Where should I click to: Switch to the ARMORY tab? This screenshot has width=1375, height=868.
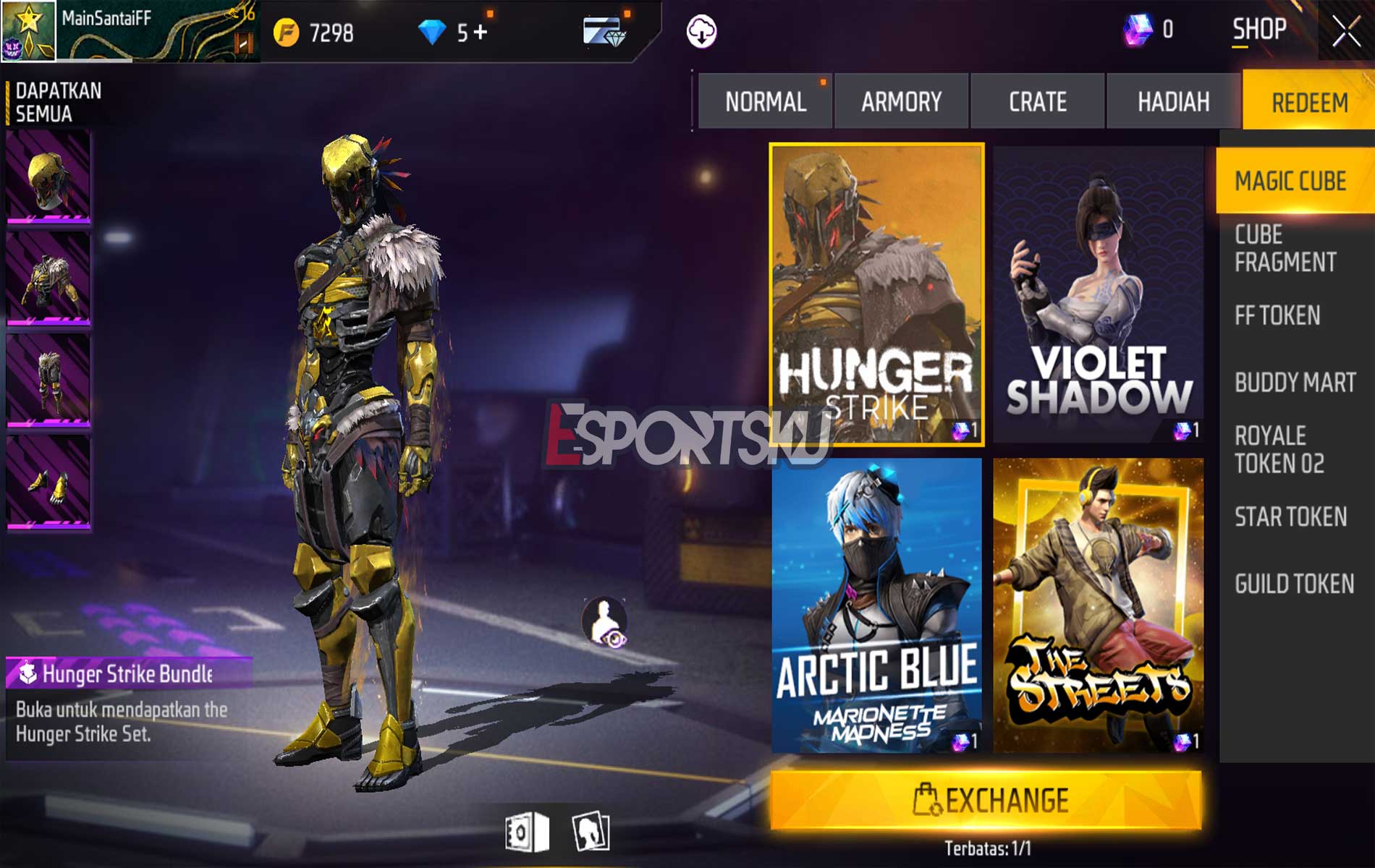pyautogui.click(x=901, y=102)
